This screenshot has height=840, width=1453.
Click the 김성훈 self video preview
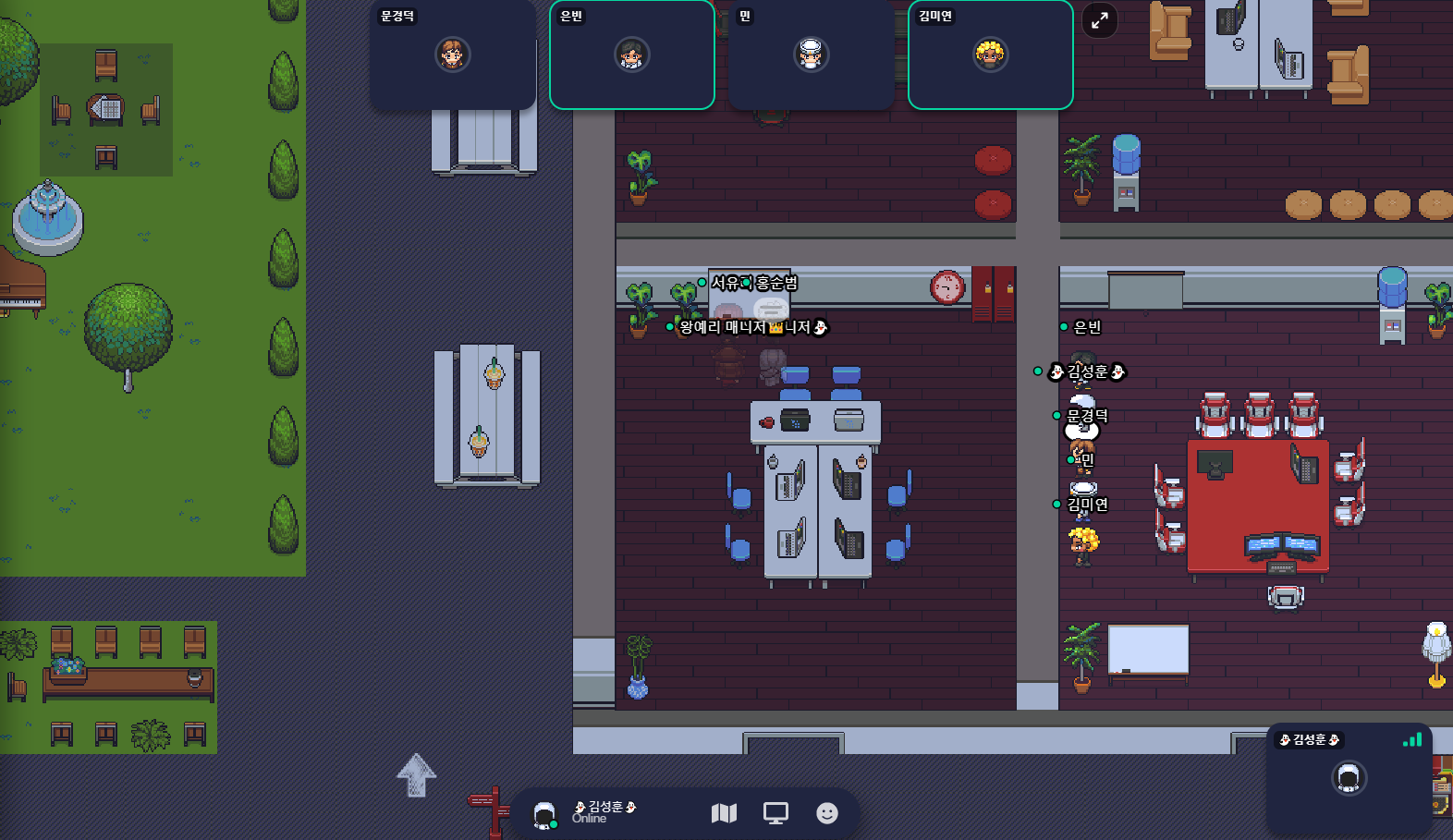click(1349, 778)
